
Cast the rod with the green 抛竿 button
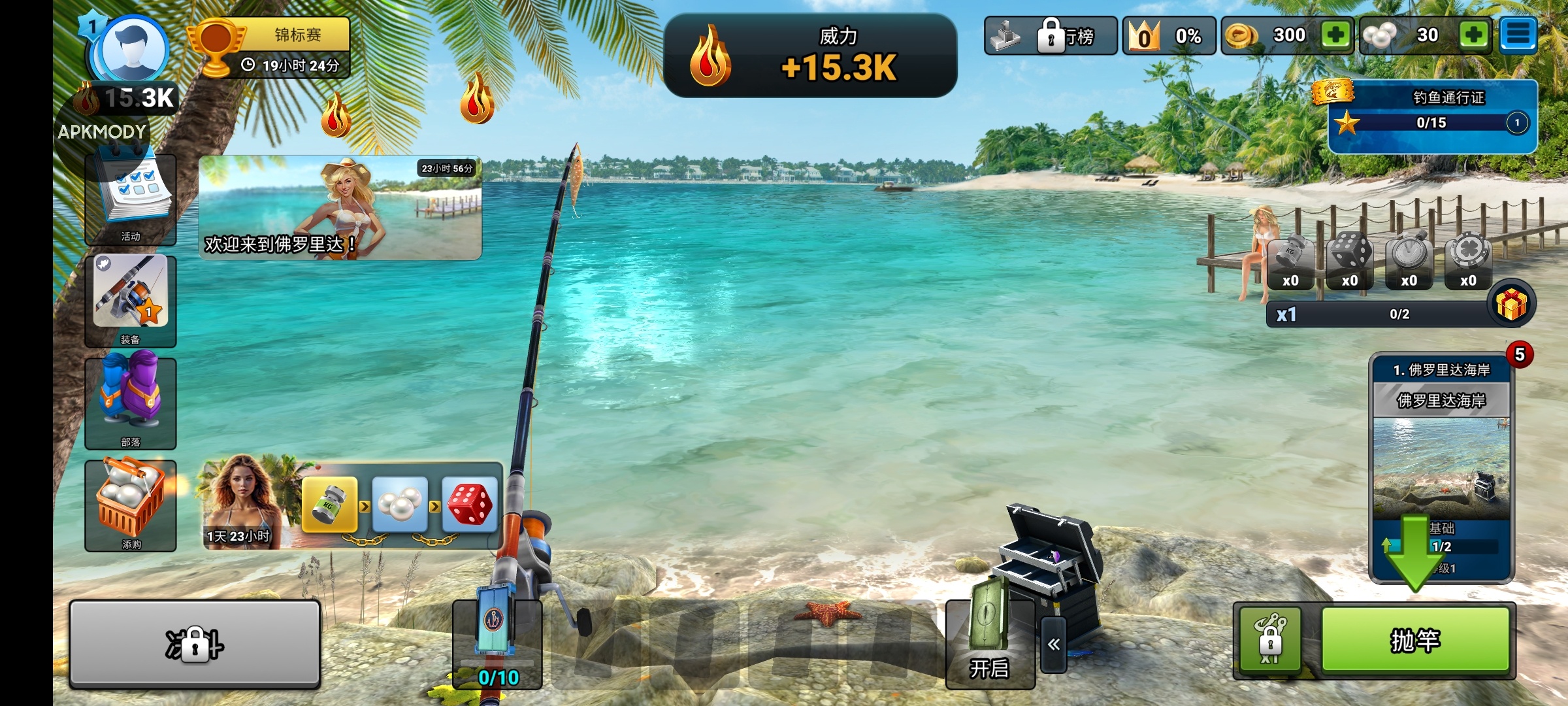[1415, 641]
